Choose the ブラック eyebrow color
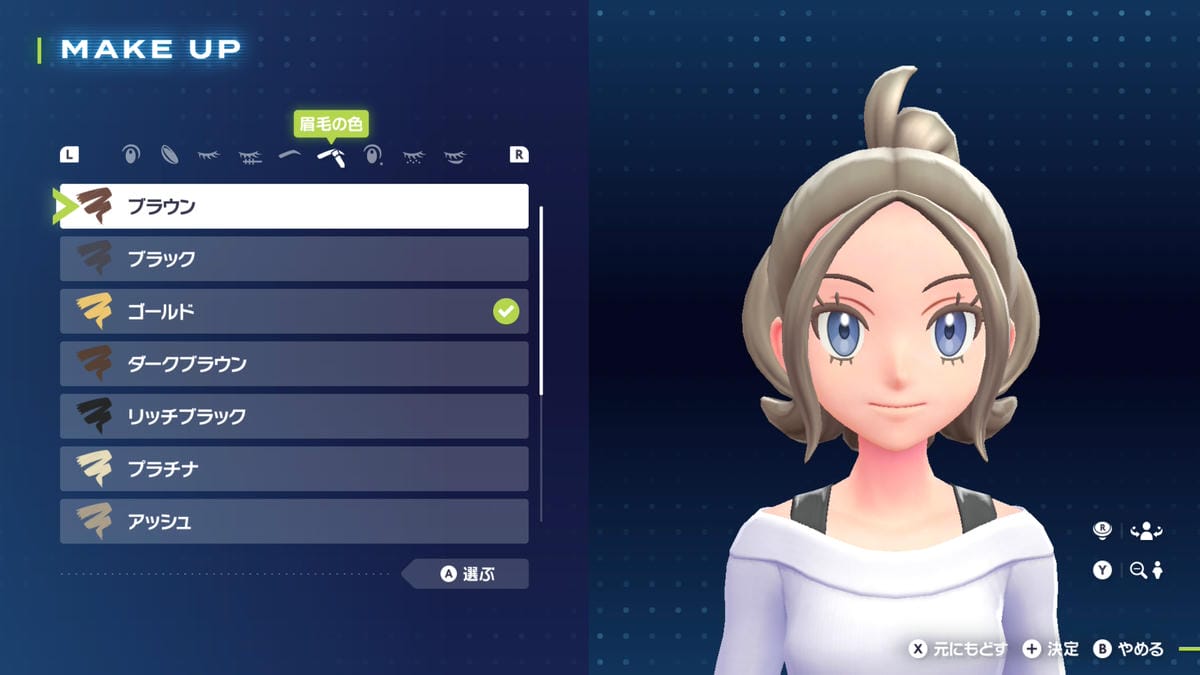Viewport: 1200px width, 675px height. (x=293, y=259)
